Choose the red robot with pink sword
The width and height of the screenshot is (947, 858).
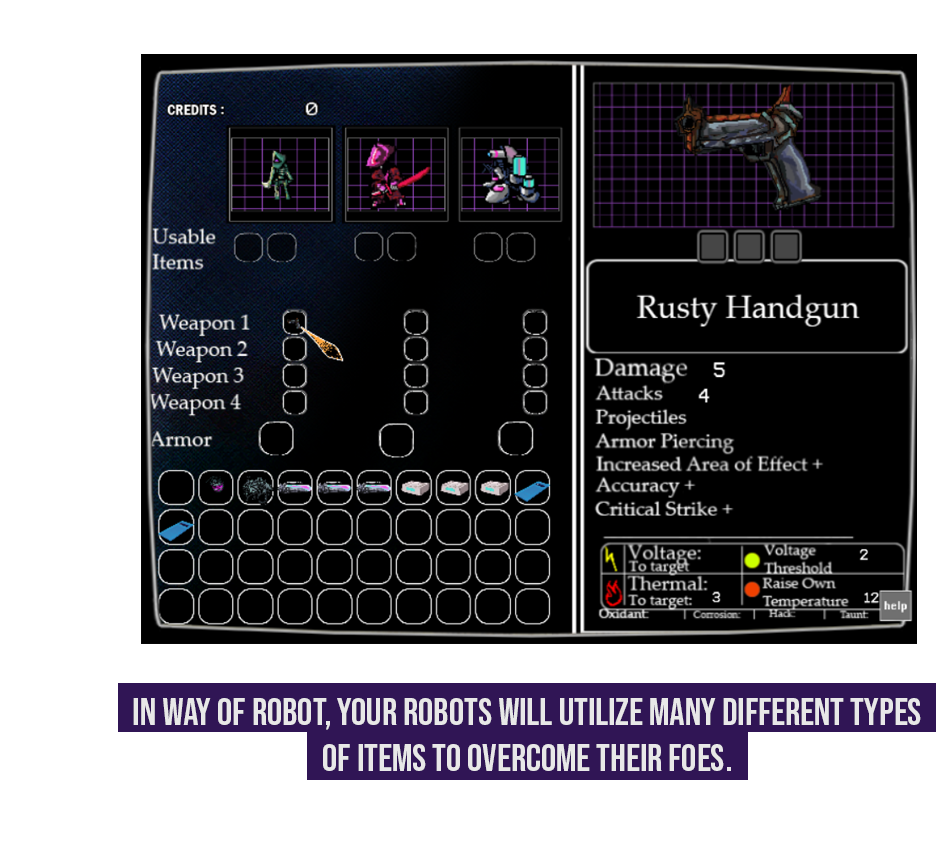396,174
